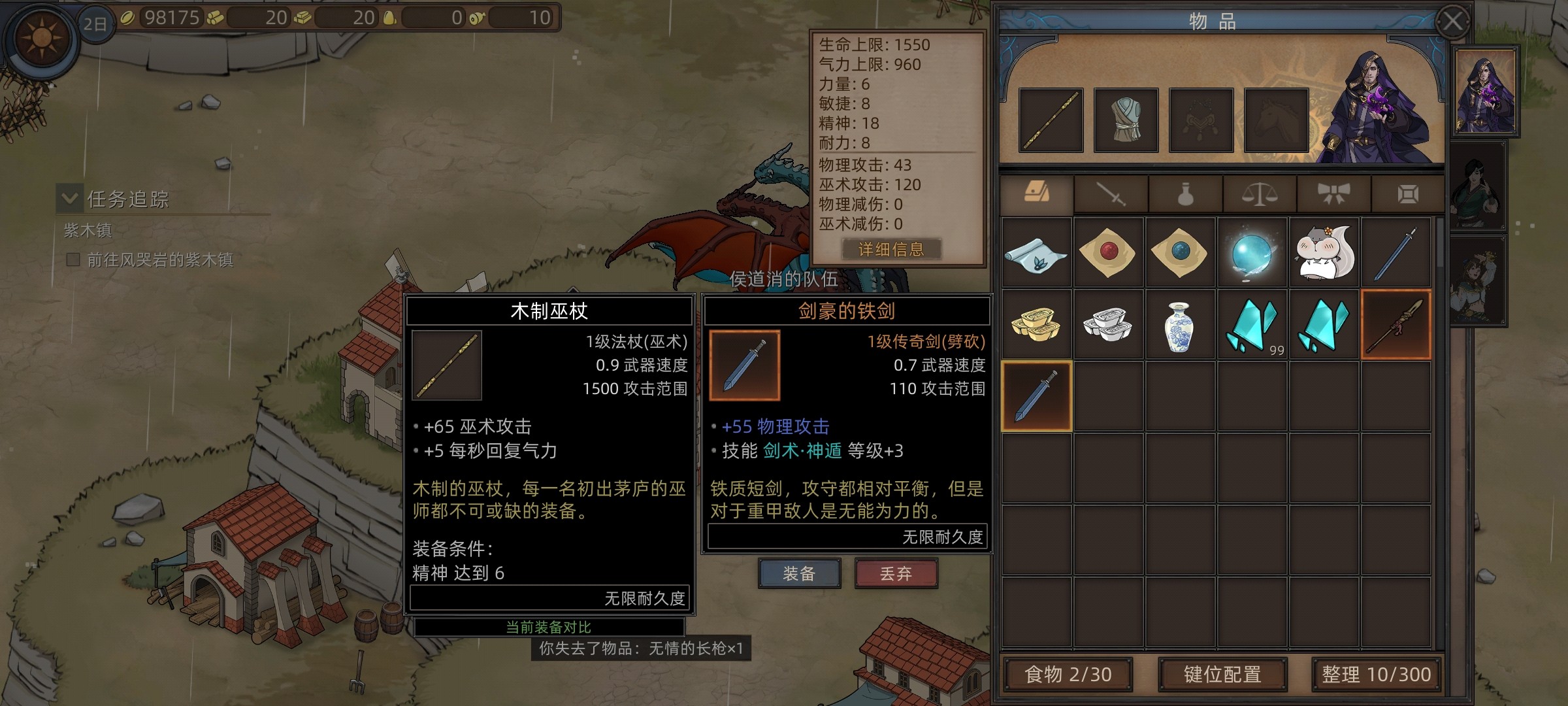Open detailed stats via 详细信息
The width and height of the screenshot is (1568, 706).
click(x=891, y=249)
